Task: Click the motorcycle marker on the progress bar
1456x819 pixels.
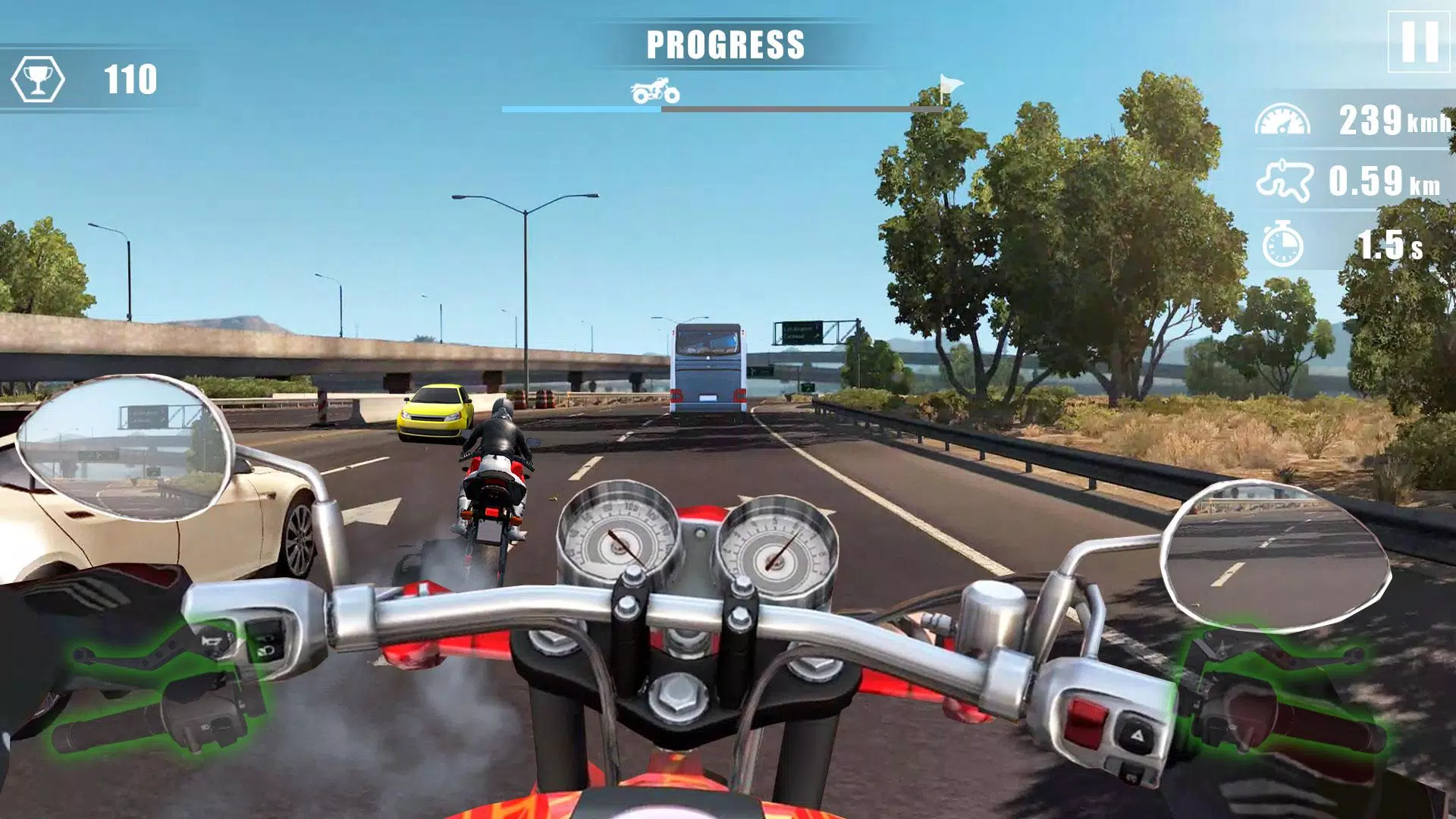Action: (x=654, y=91)
